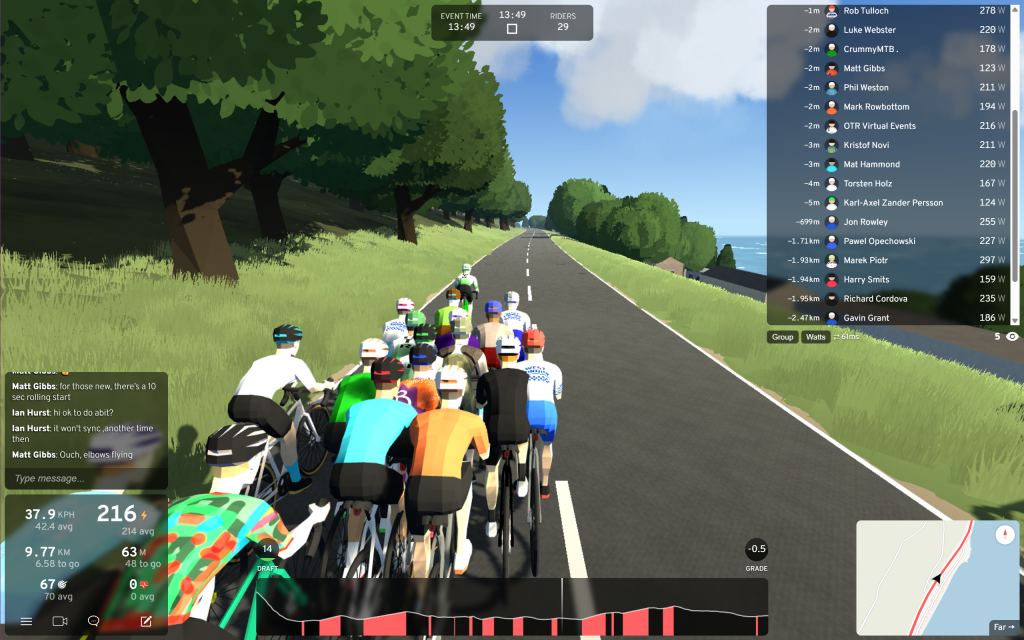
Task: Click the video camera icon
Action: point(60,621)
